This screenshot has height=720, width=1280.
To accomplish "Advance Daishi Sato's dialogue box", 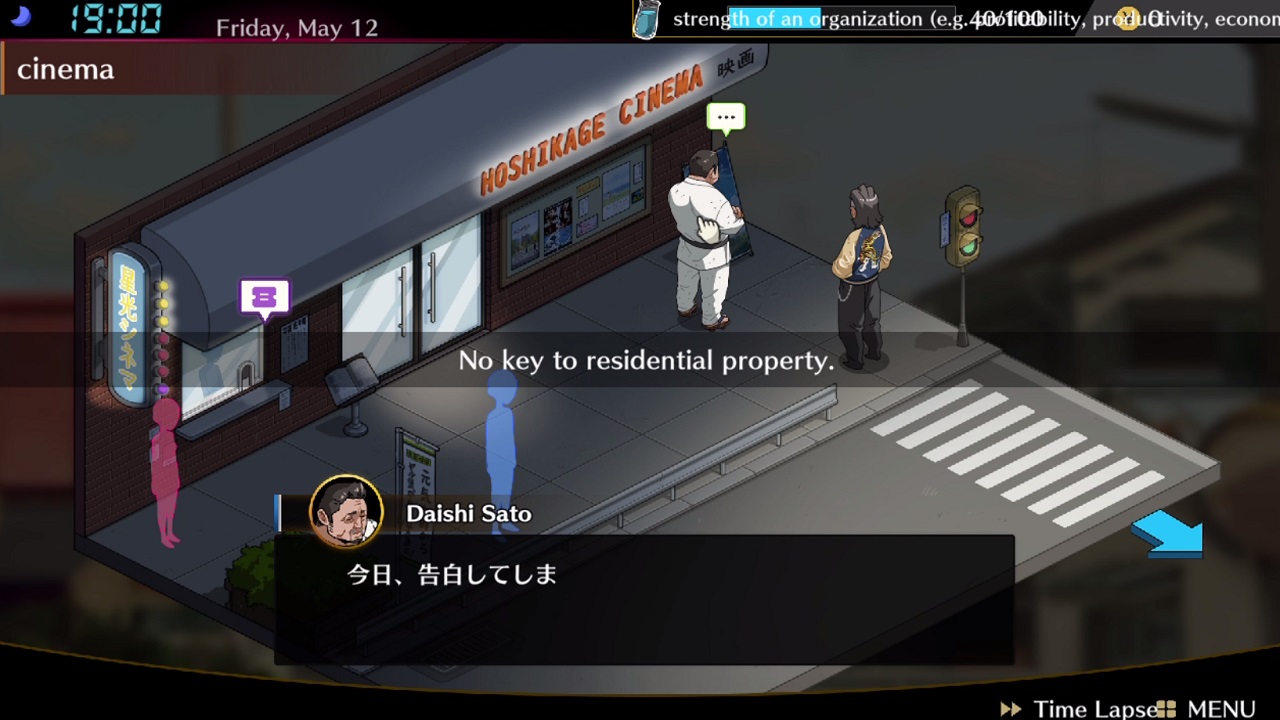I will (644, 598).
